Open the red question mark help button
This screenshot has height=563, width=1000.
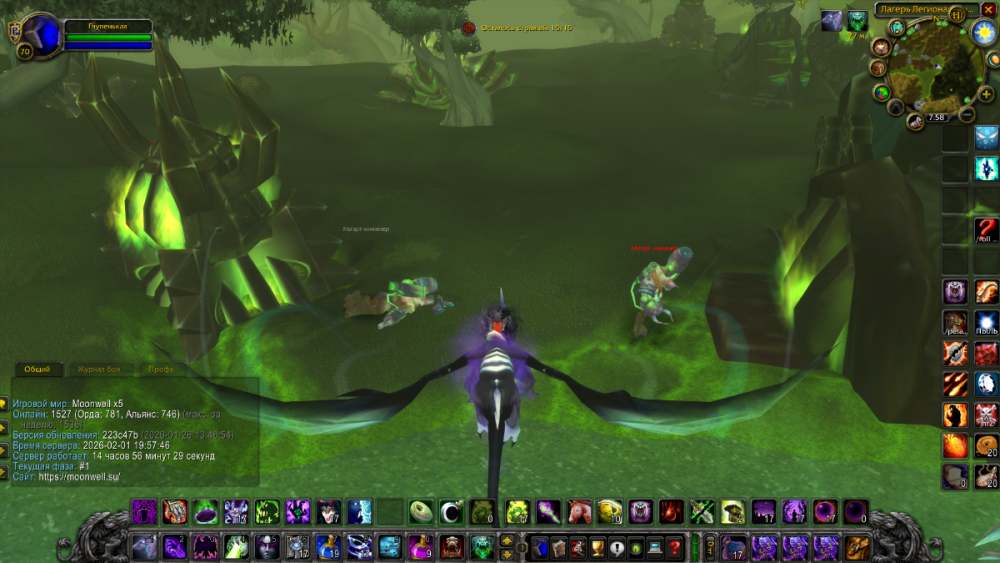[676, 547]
